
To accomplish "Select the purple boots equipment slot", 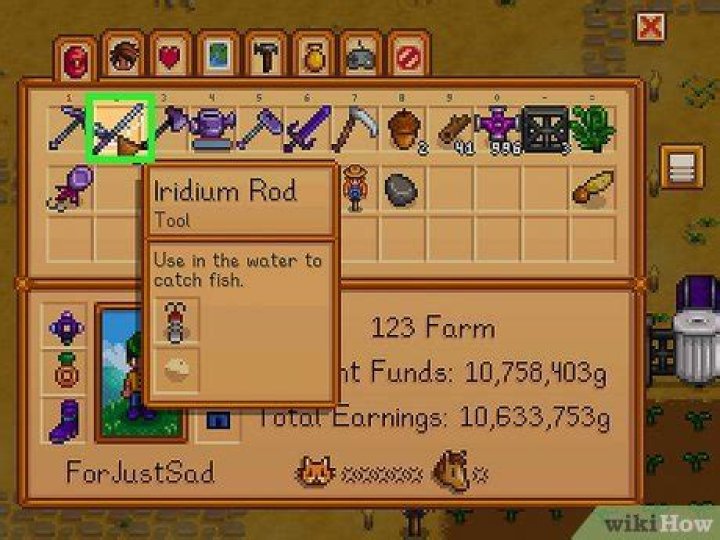I will [67, 417].
